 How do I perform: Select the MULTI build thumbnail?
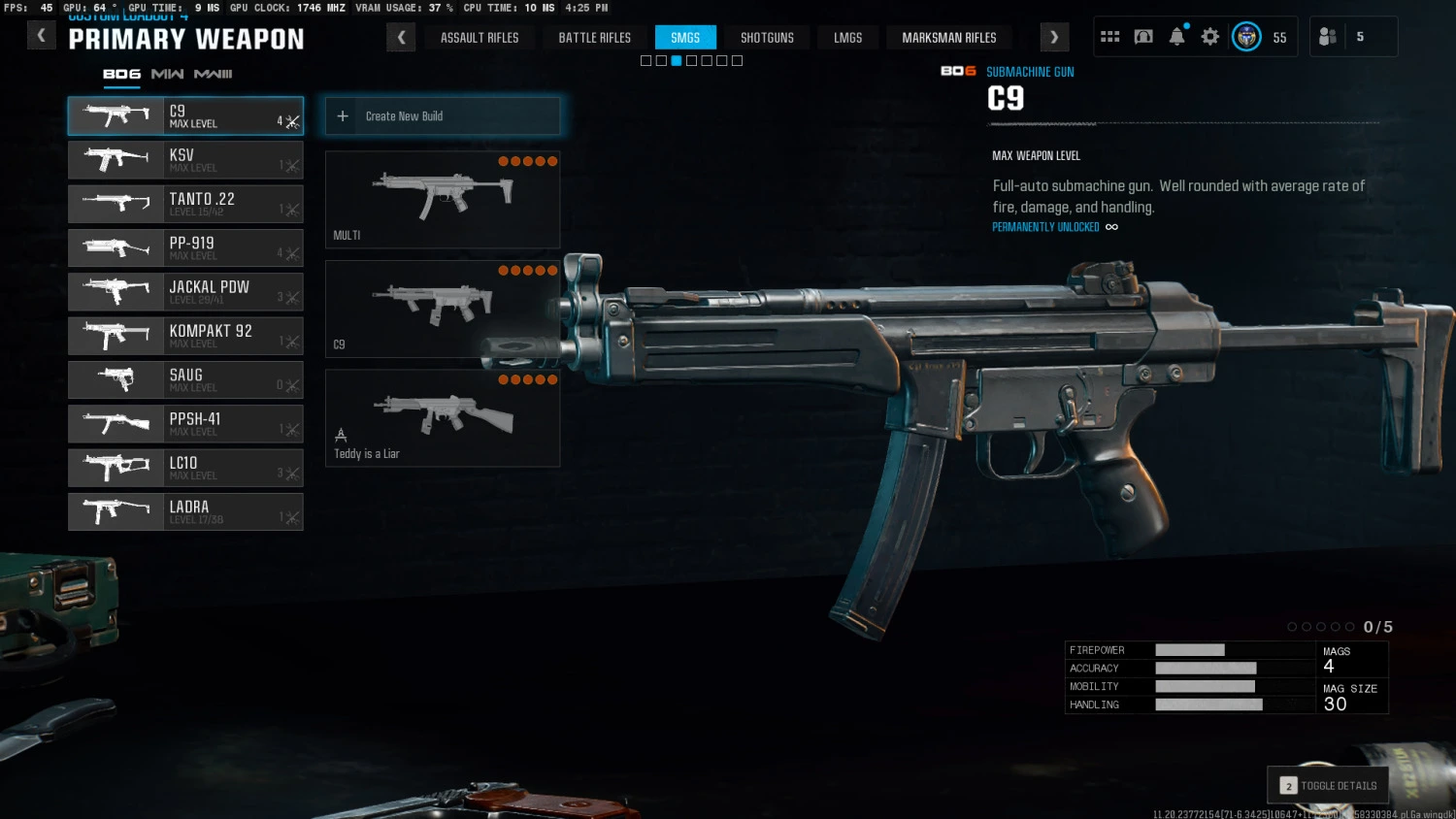click(x=443, y=199)
